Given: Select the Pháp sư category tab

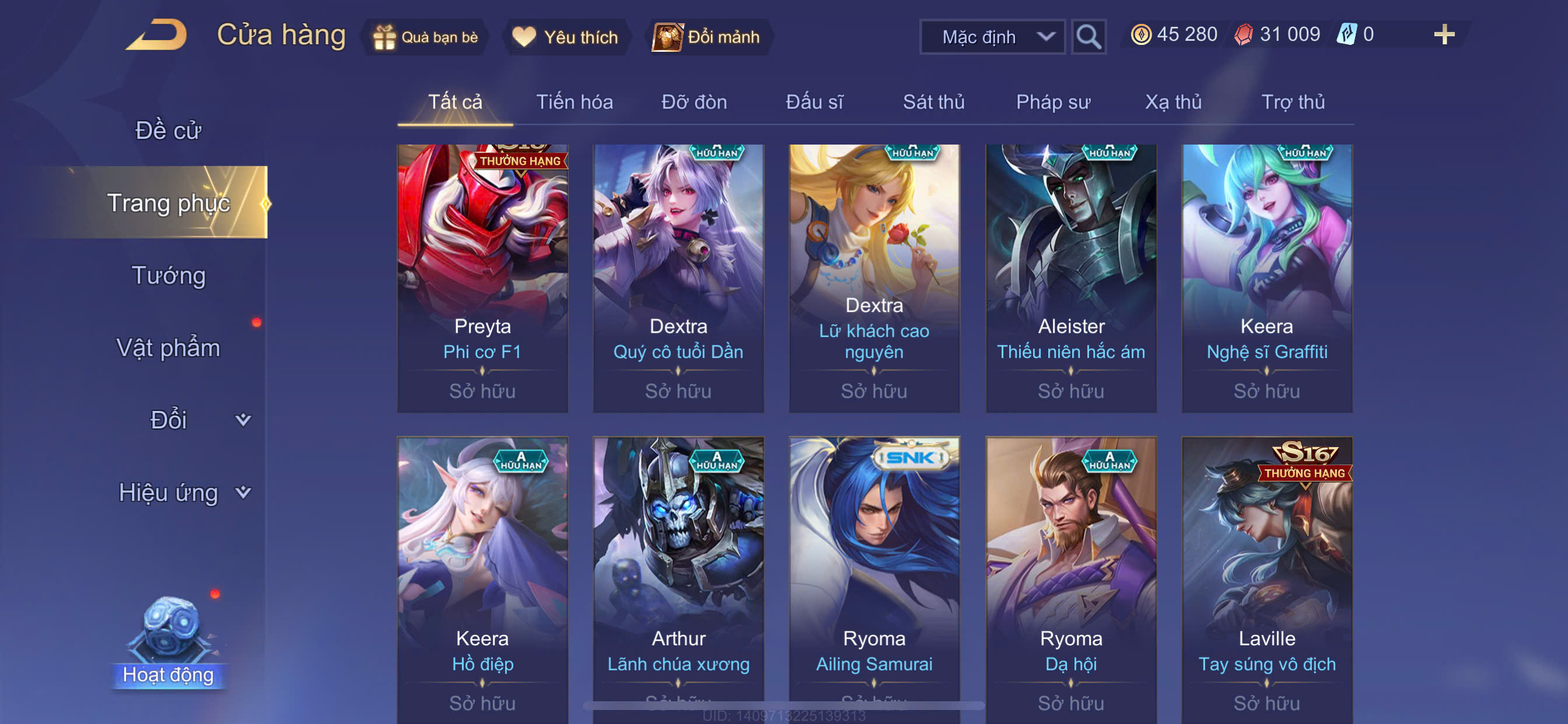Looking at the screenshot, I should click(1052, 102).
